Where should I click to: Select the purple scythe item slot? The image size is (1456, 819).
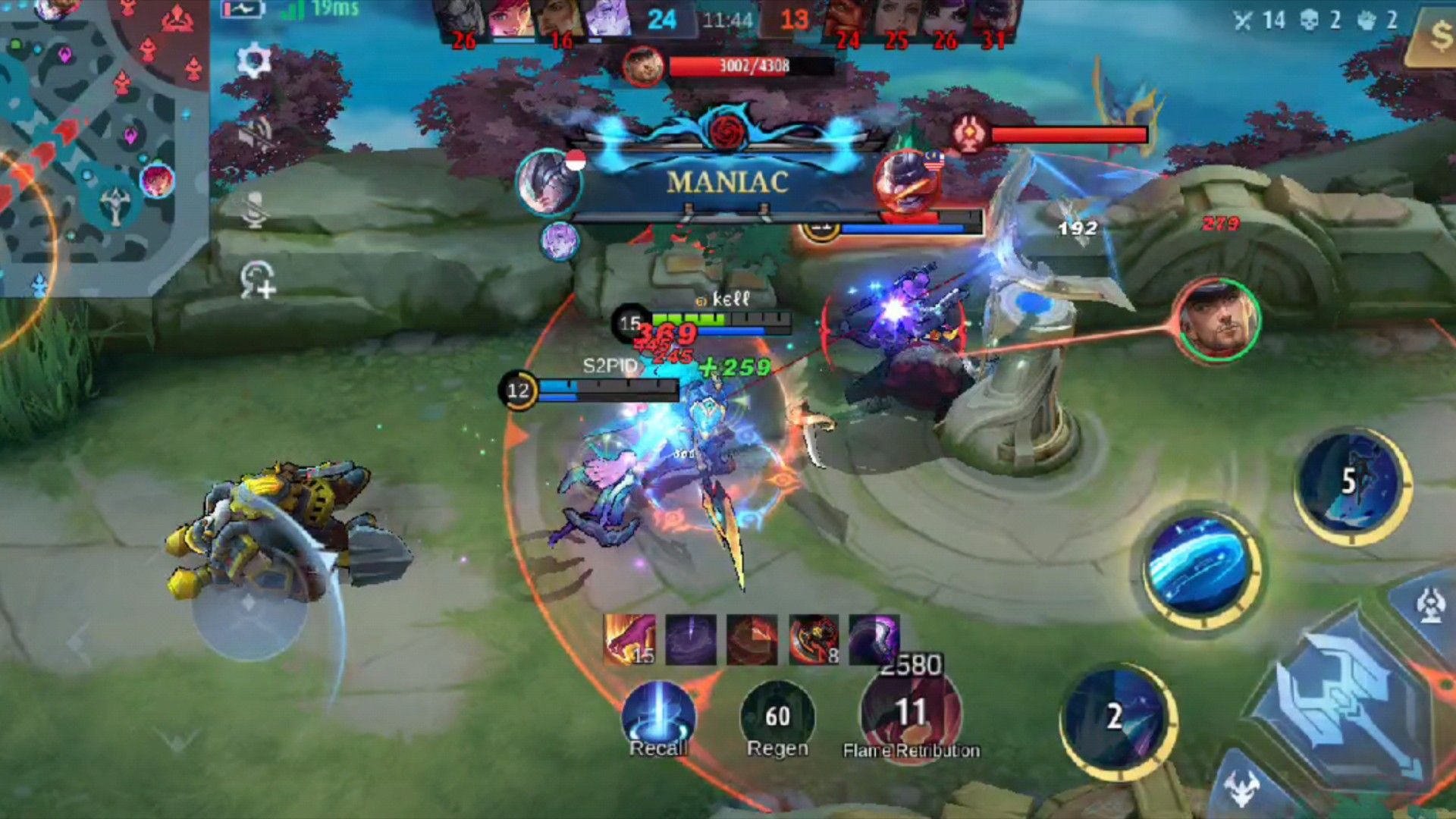point(874,639)
